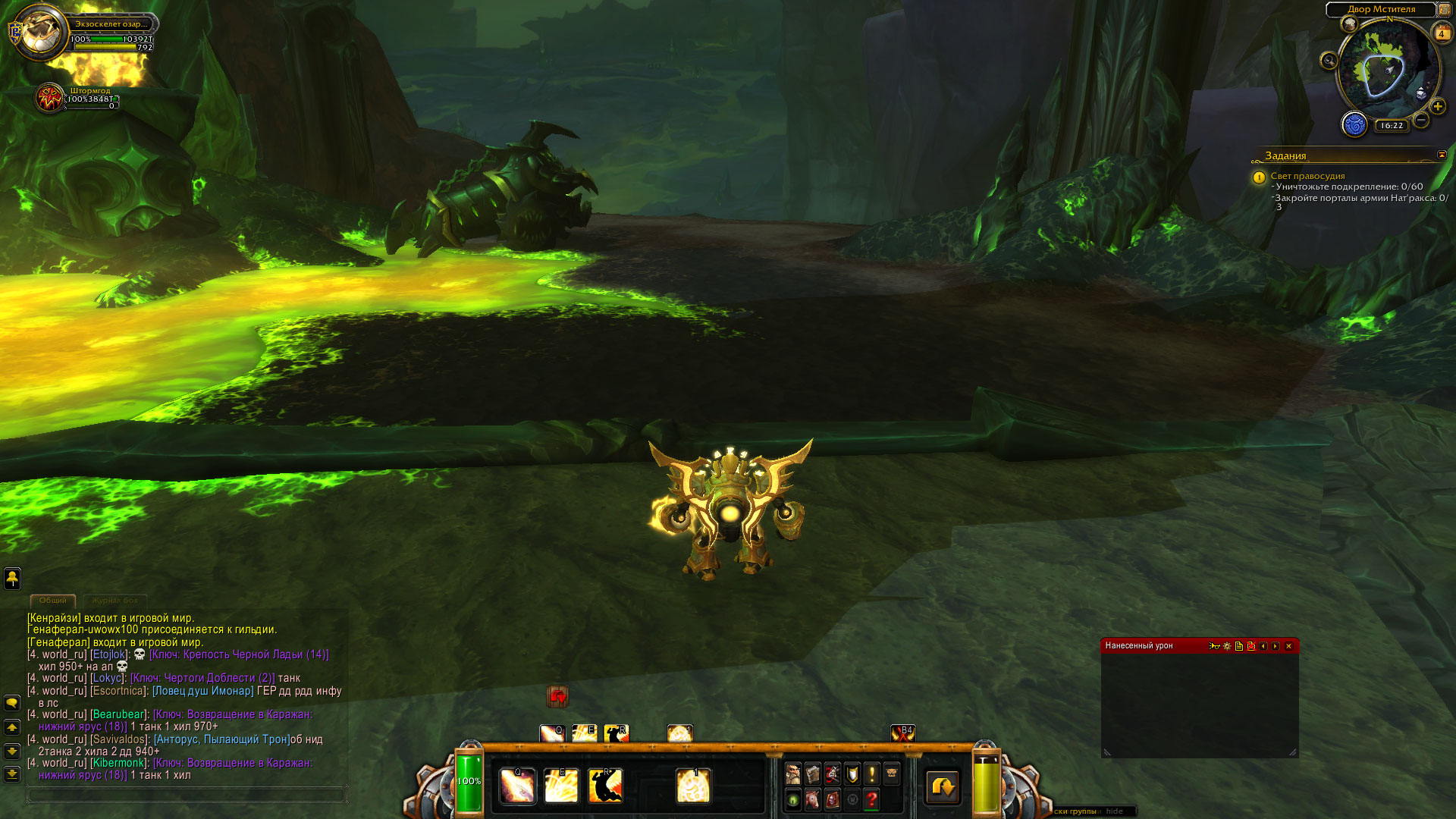
Task: Open the yellow exclamation quest log icon
Action: pyautogui.click(x=872, y=773)
